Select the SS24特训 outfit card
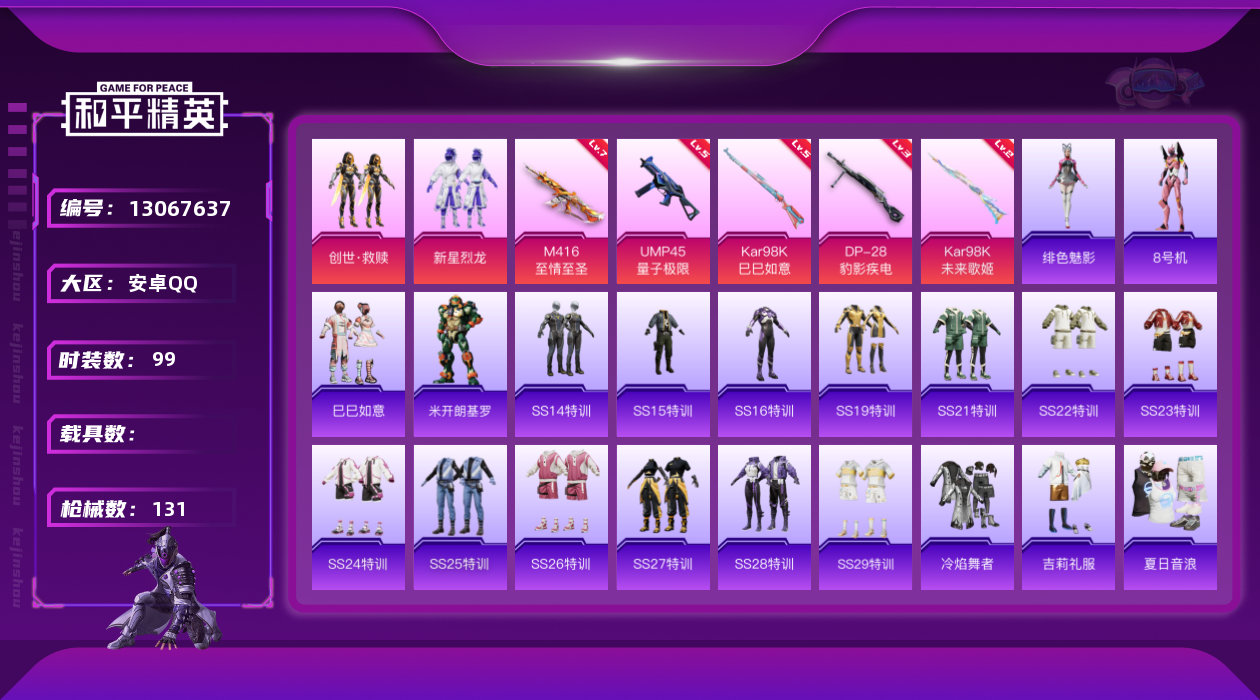The width and height of the screenshot is (1260, 700). [x=358, y=517]
